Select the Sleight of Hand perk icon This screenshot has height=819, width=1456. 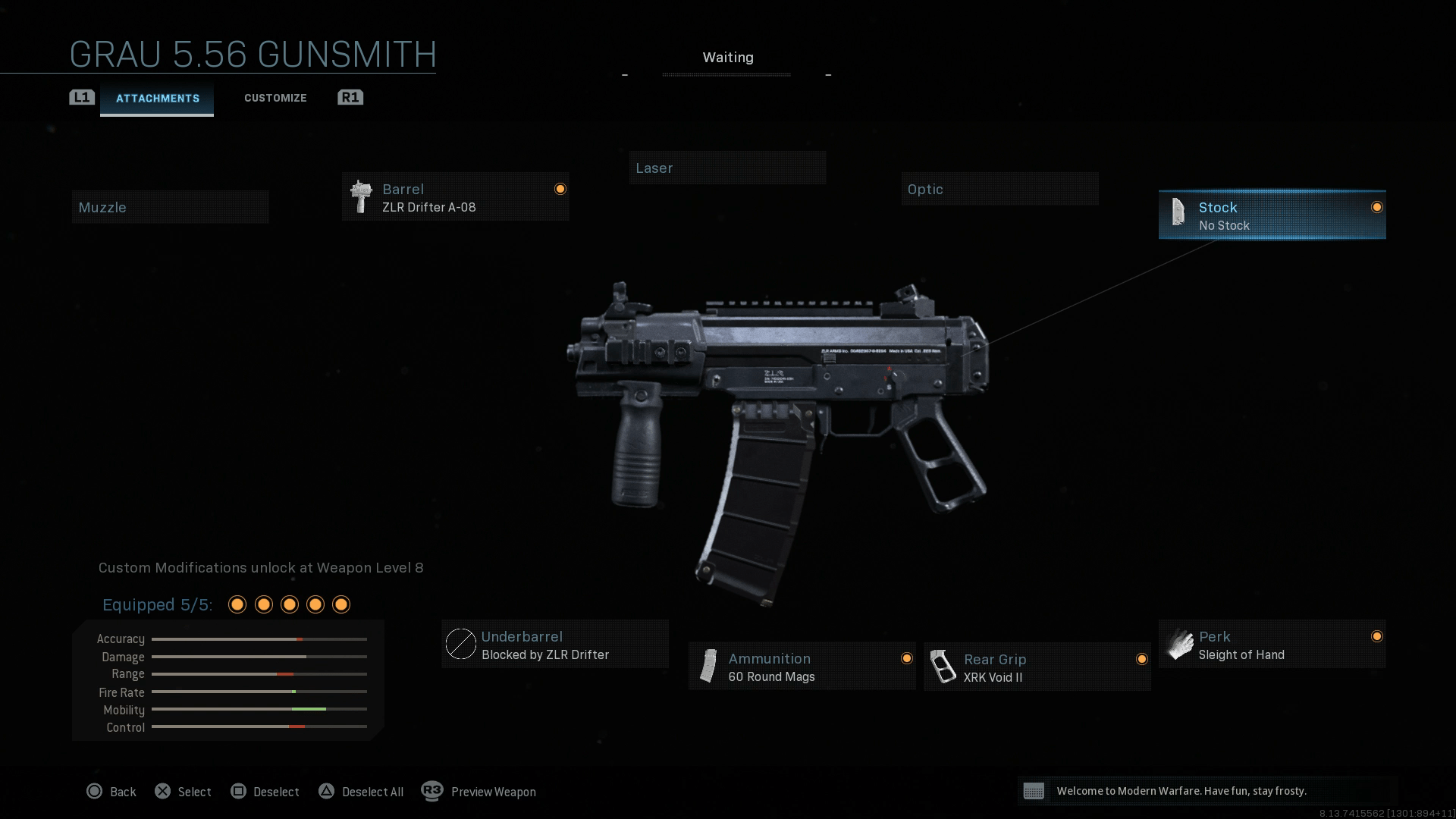1180,645
